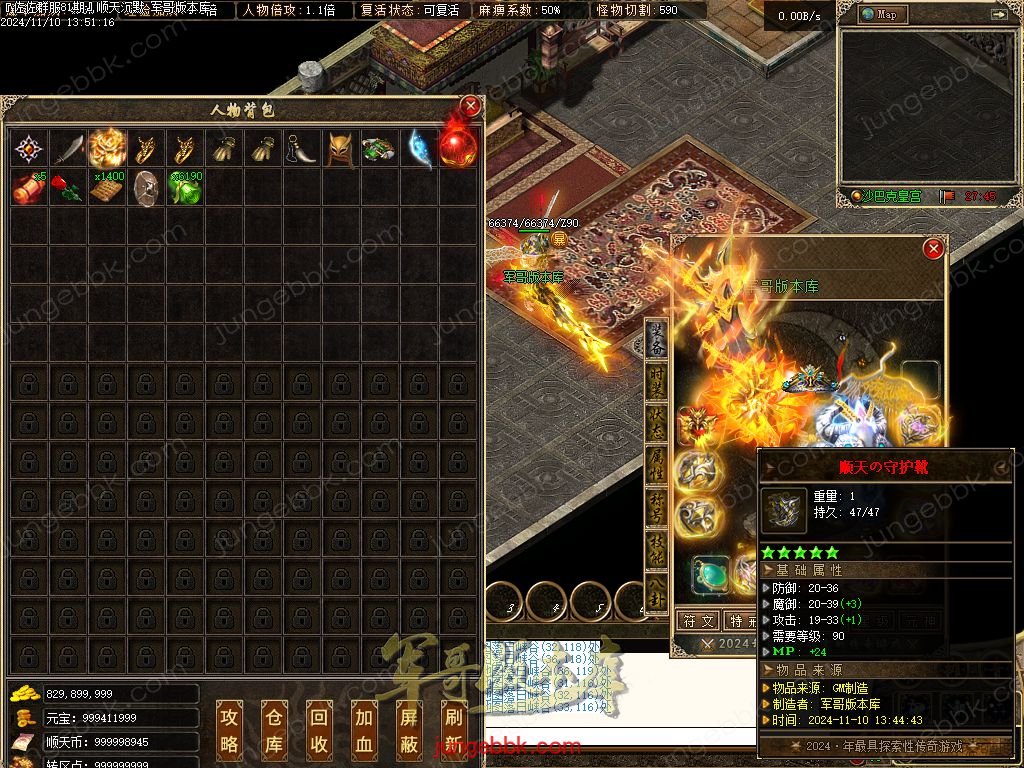
Task: Select the red rose item
Action: pos(66,188)
